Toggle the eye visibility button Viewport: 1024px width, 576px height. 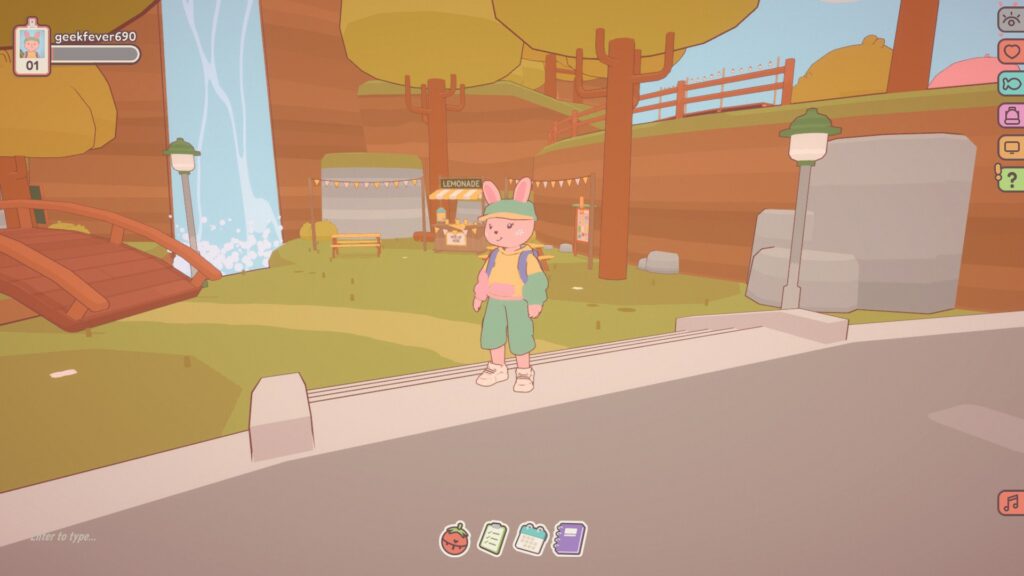click(1011, 19)
